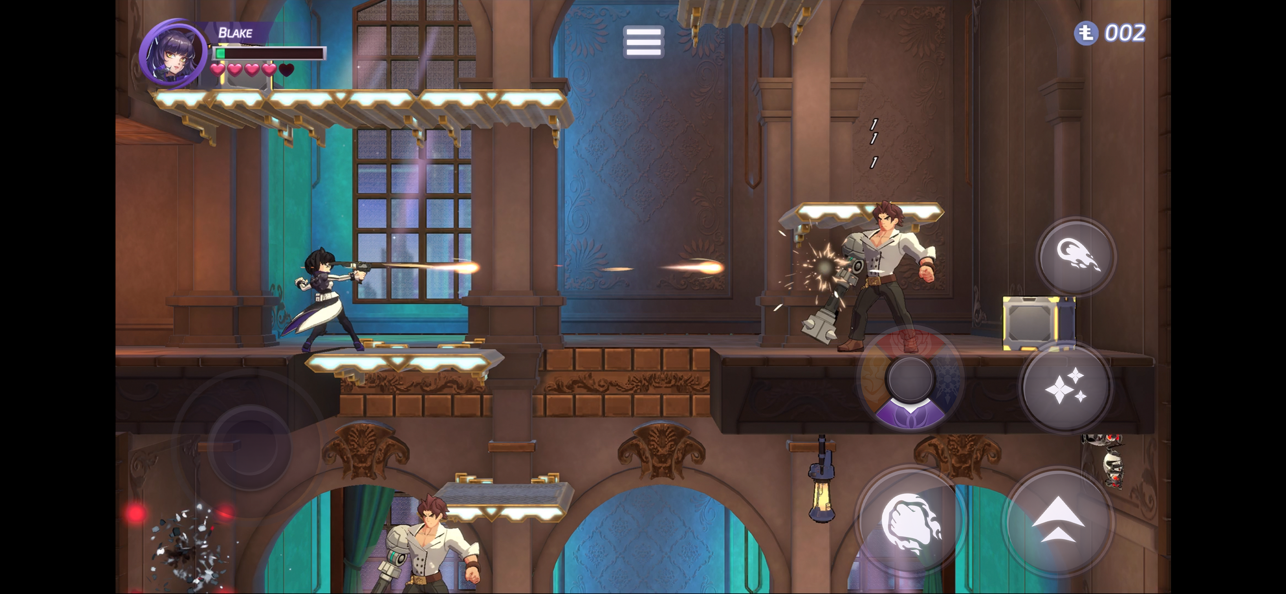
Task: Open the hamburger pause menu
Action: [x=643, y=42]
